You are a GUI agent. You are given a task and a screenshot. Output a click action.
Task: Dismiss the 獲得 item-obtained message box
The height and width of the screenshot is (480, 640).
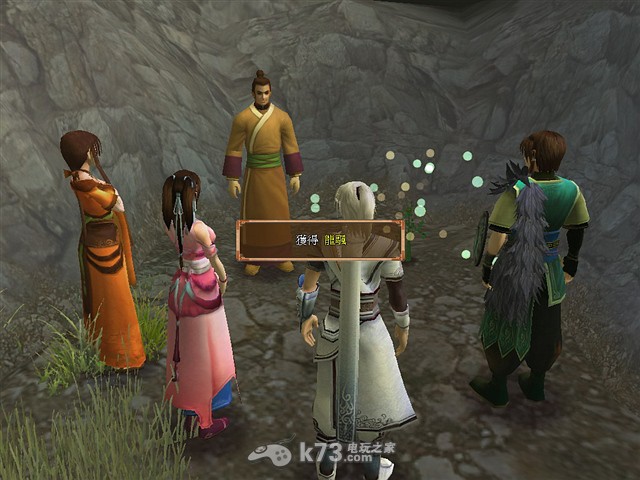coord(320,241)
